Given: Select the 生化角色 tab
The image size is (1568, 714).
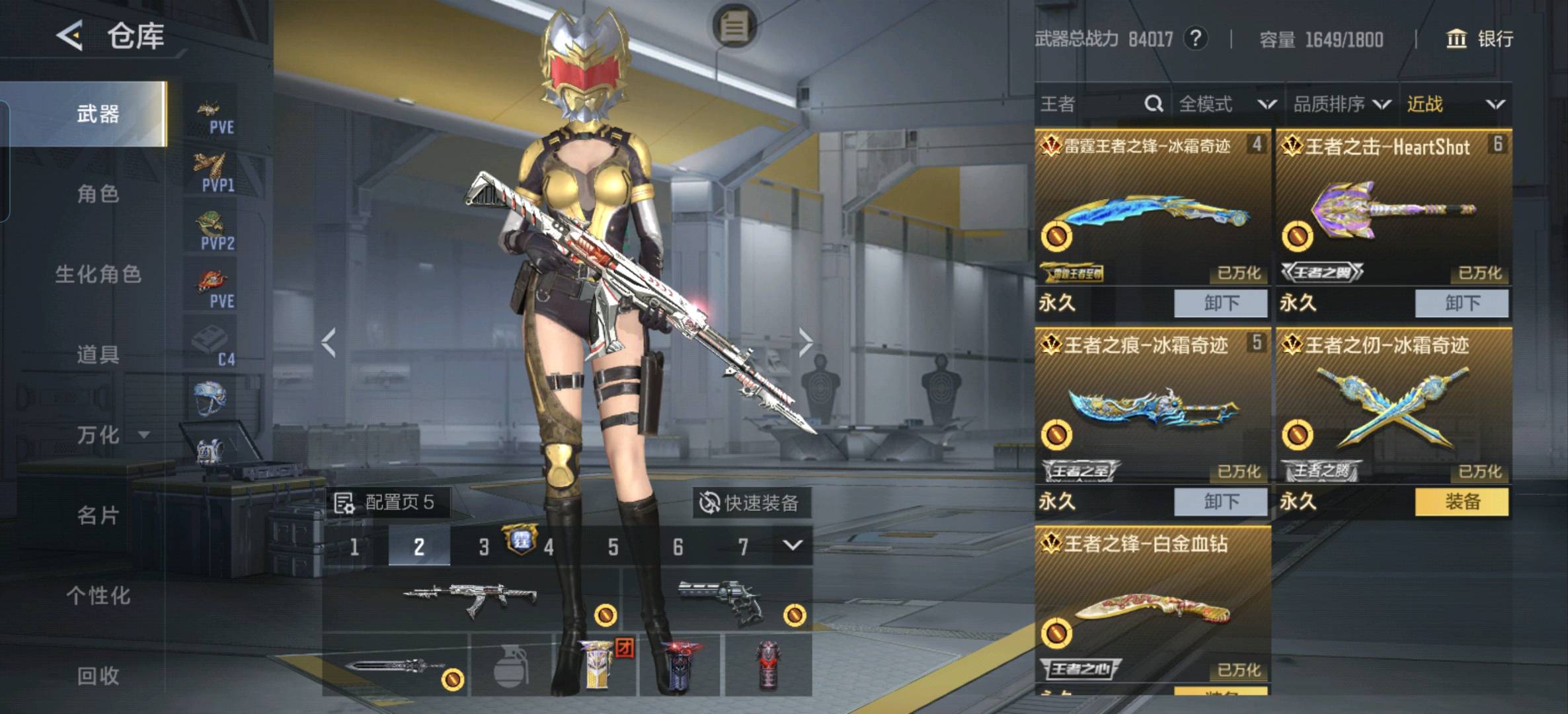Looking at the screenshot, I should pos(98,274).
